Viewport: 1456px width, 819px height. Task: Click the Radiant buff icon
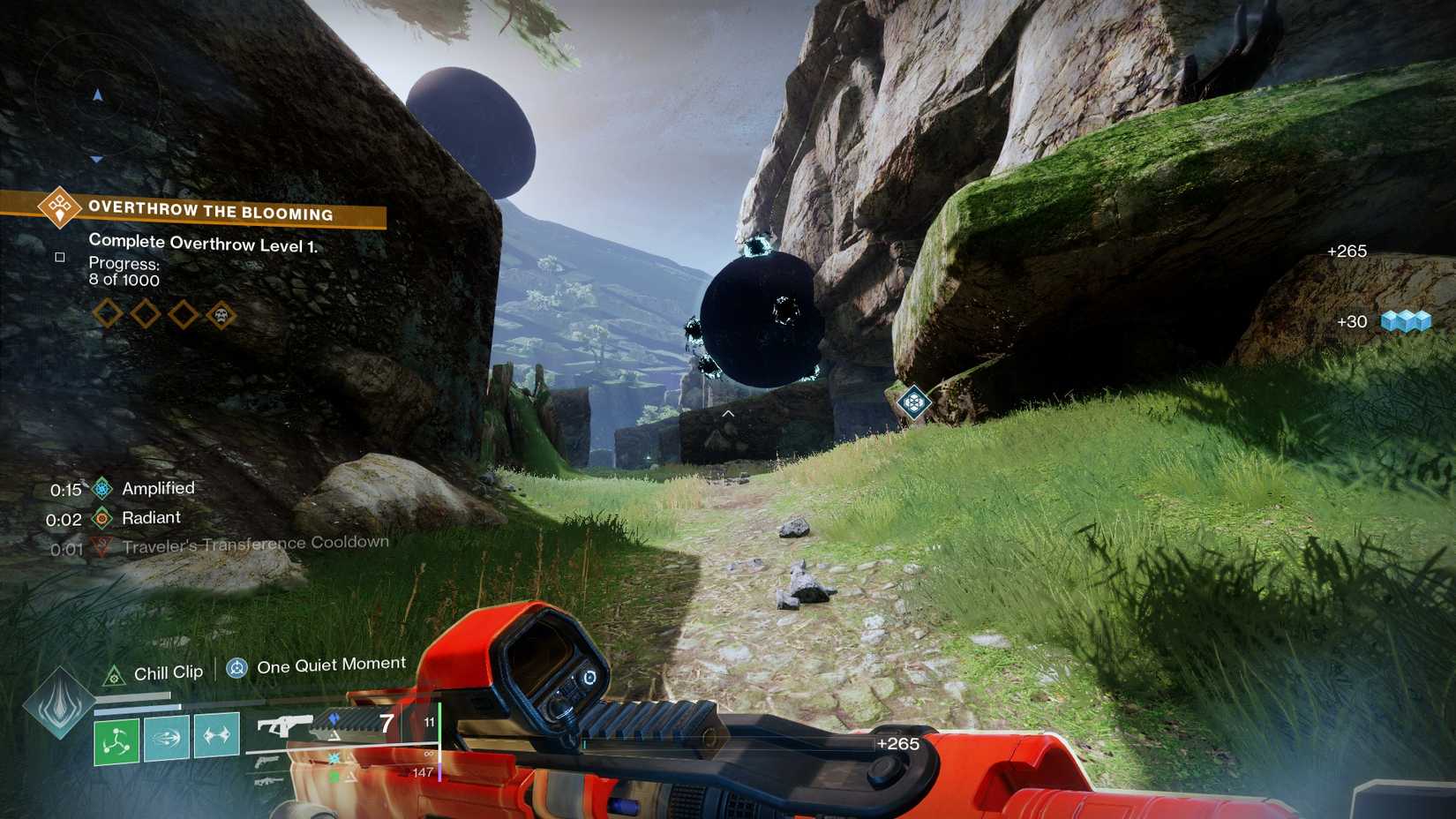(103, 518)
